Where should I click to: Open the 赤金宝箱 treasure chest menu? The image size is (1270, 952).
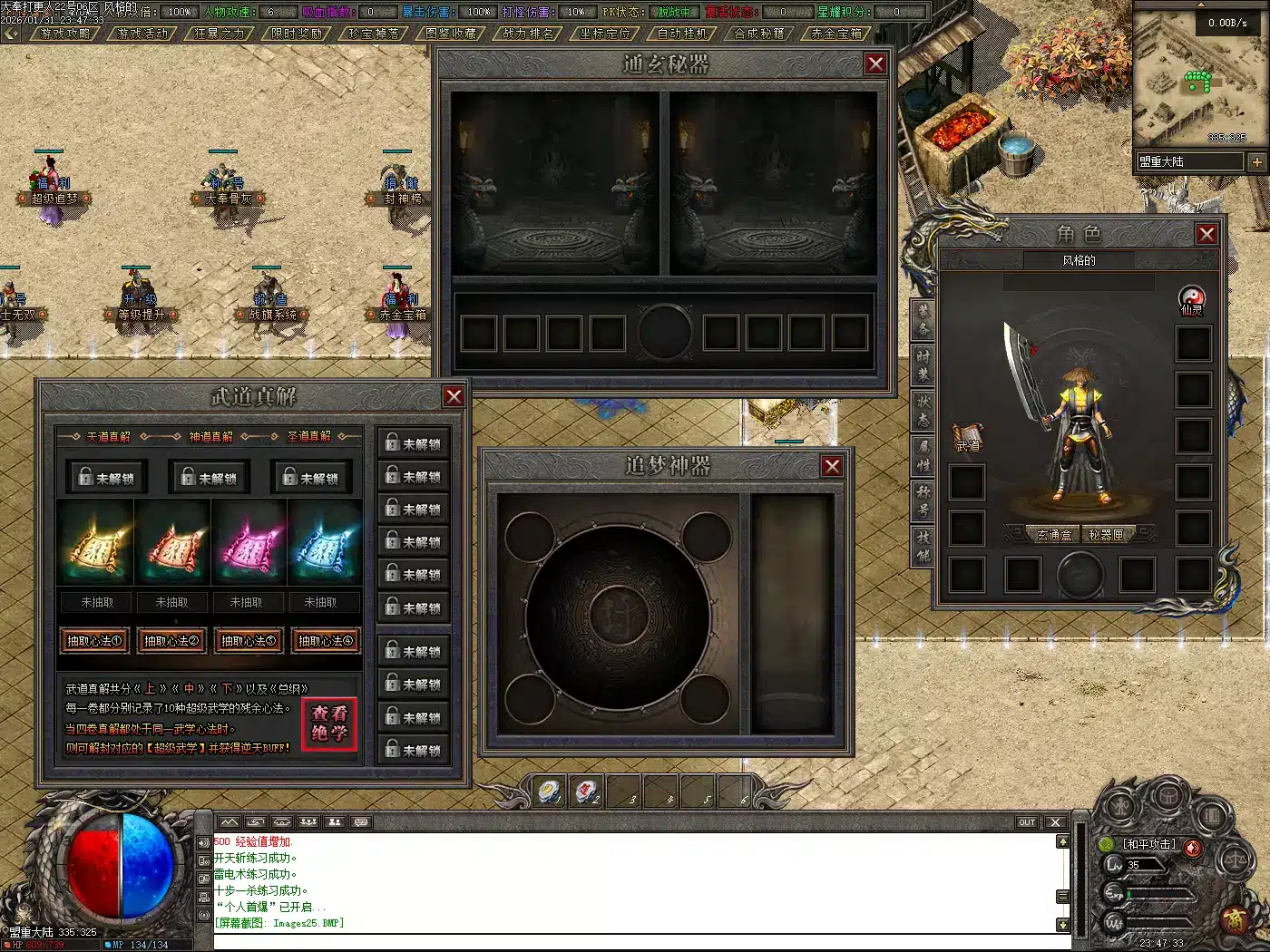click(x=836, y=34)
